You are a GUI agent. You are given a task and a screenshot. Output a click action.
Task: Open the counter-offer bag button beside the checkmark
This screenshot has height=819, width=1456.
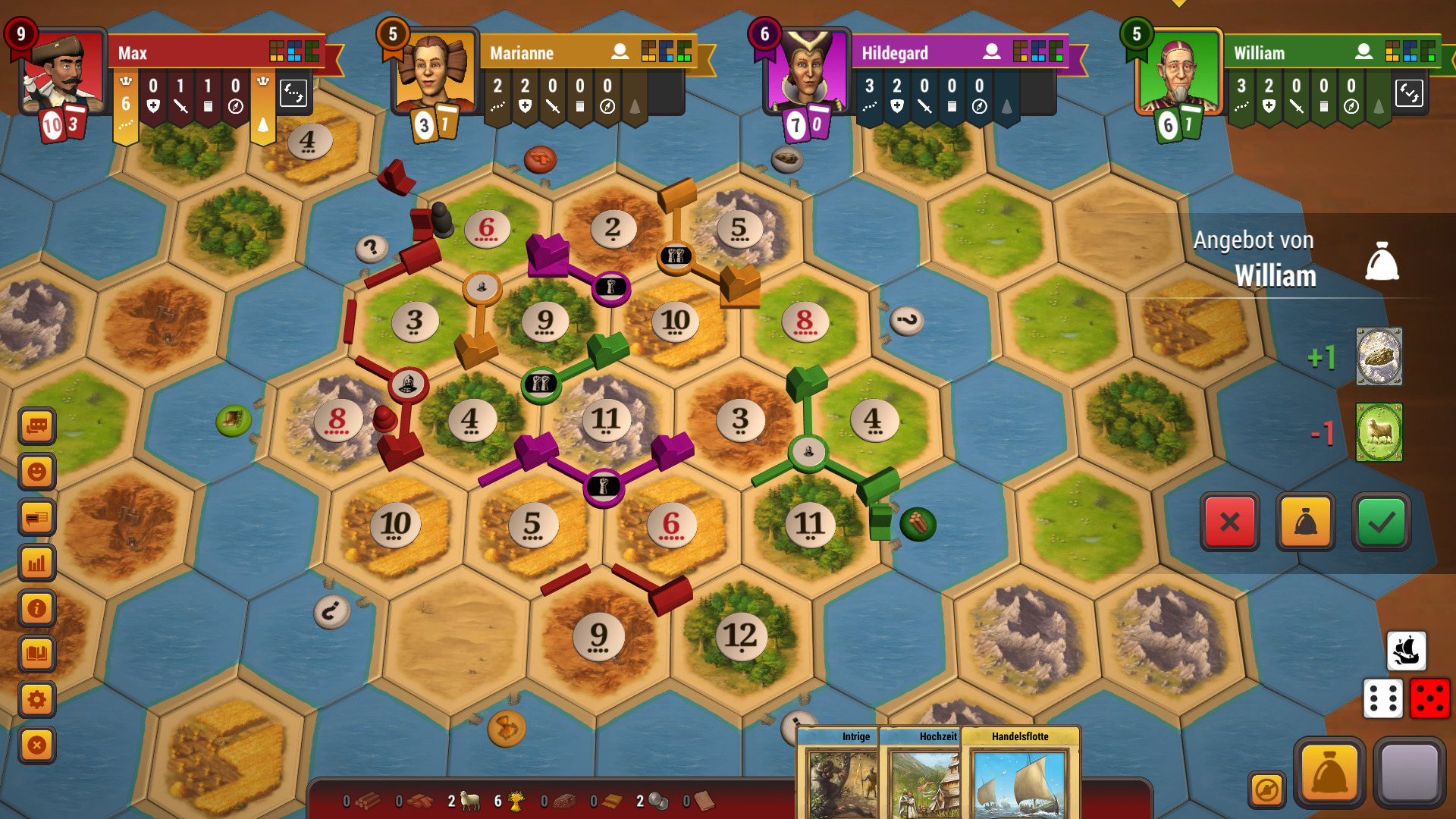point(1306,522)
